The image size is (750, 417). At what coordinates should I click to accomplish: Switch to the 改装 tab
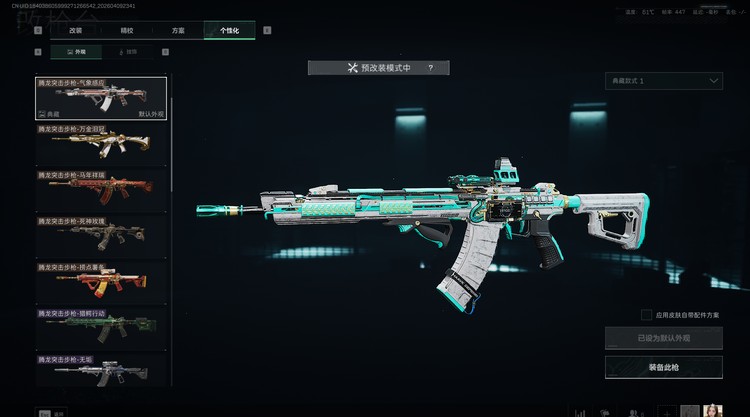[x=74, y=31]
